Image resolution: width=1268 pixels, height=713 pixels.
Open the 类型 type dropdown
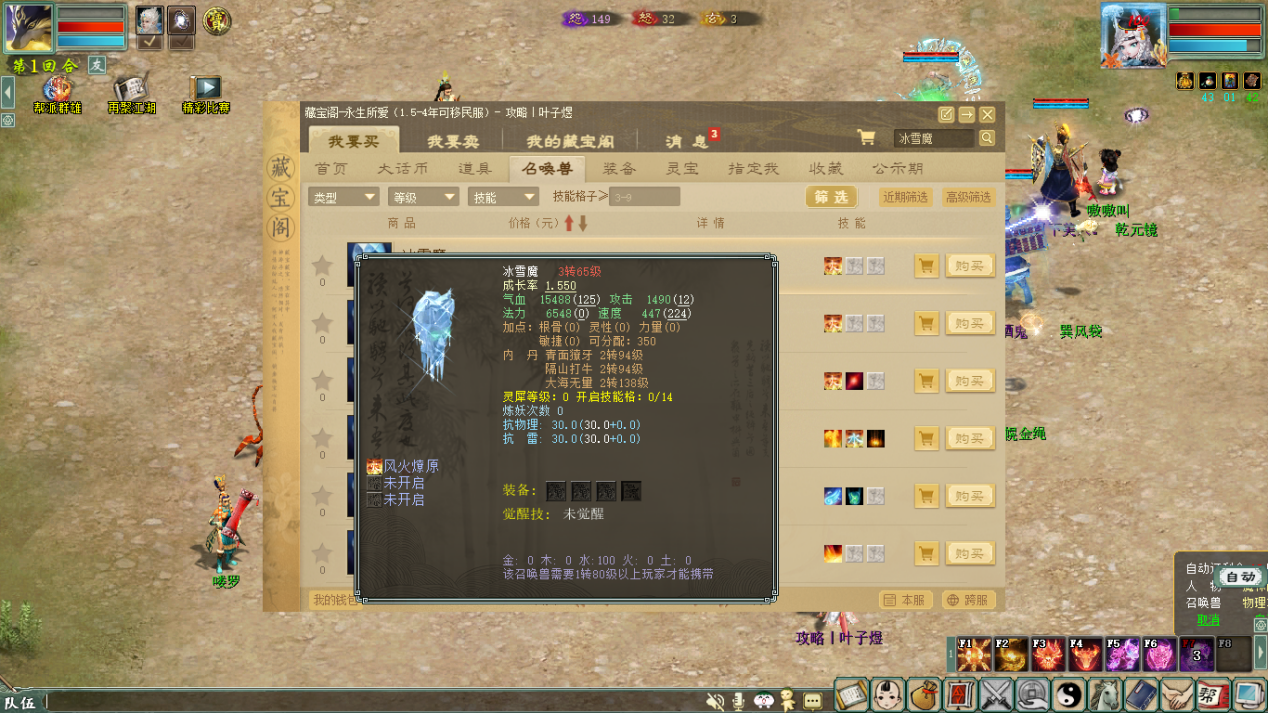coord(343,197)
